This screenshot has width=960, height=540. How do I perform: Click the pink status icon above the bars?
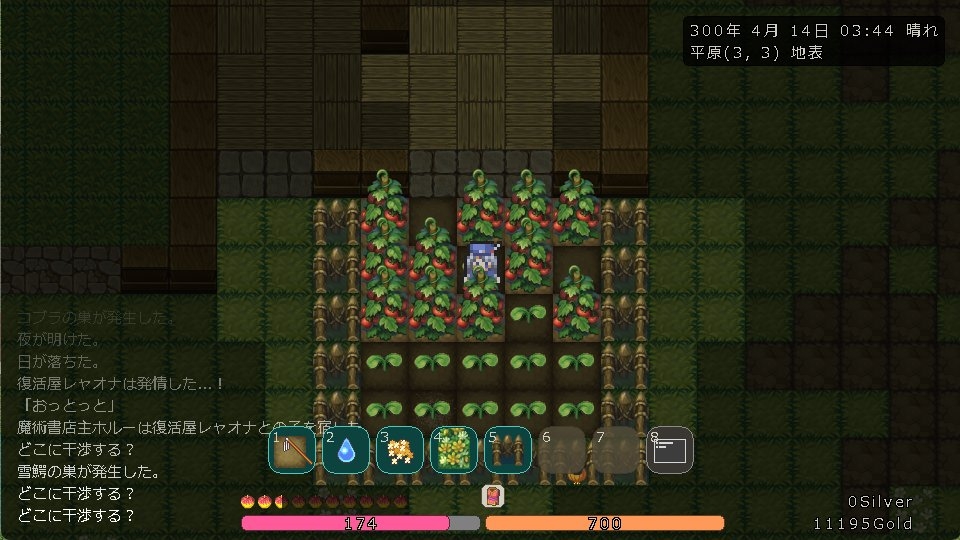(x=493, y=496)
